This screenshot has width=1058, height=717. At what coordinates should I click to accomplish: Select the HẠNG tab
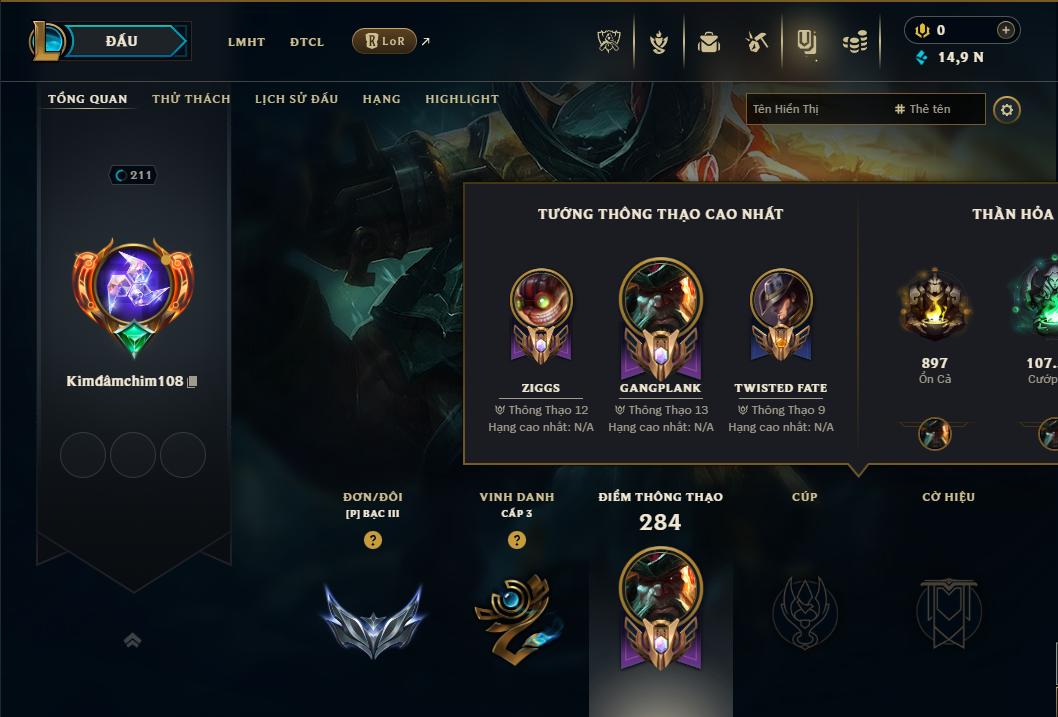tap(381, 99)
